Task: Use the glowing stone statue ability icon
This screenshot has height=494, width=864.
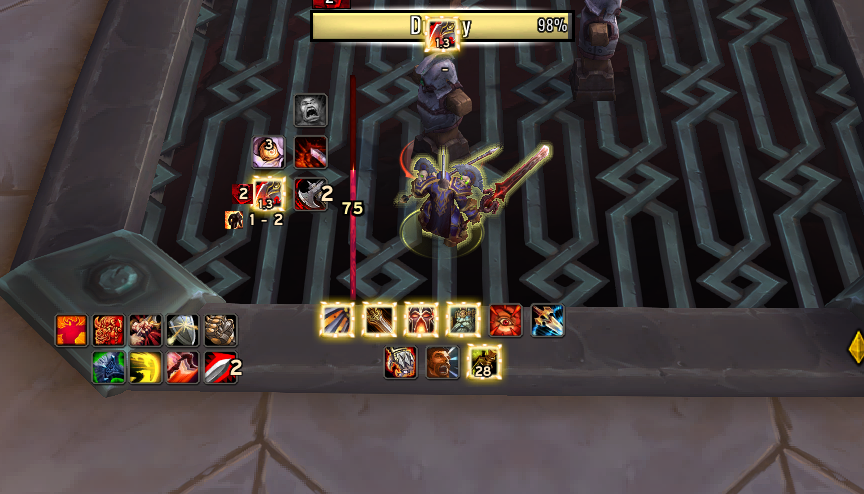Action: pyautogui.click(x=463, y=320)
